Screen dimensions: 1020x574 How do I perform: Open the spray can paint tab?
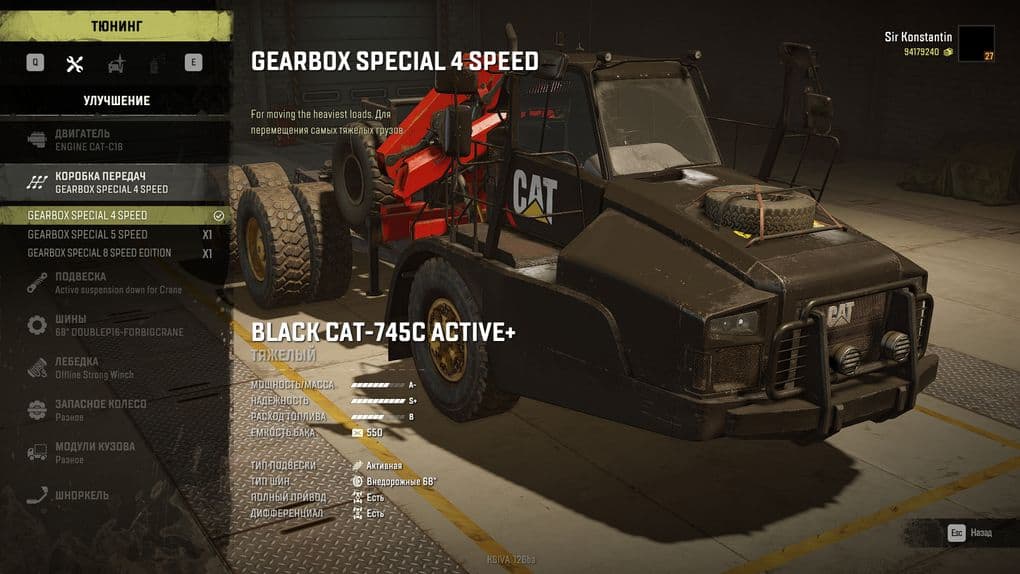click(155, 63)
